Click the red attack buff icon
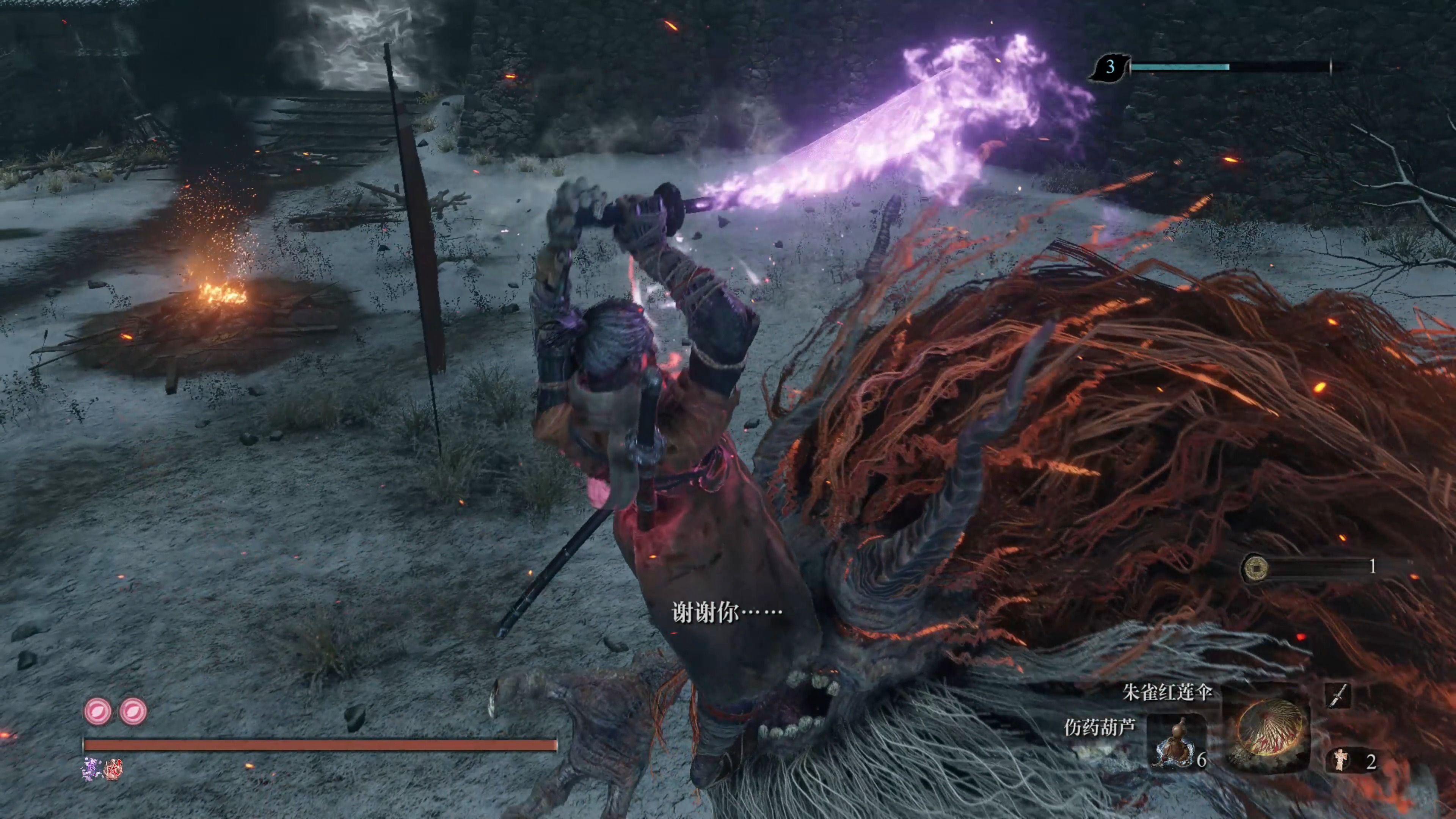Image resolution: width=1456 pixels, height=819 pixels. click(113, 769)
